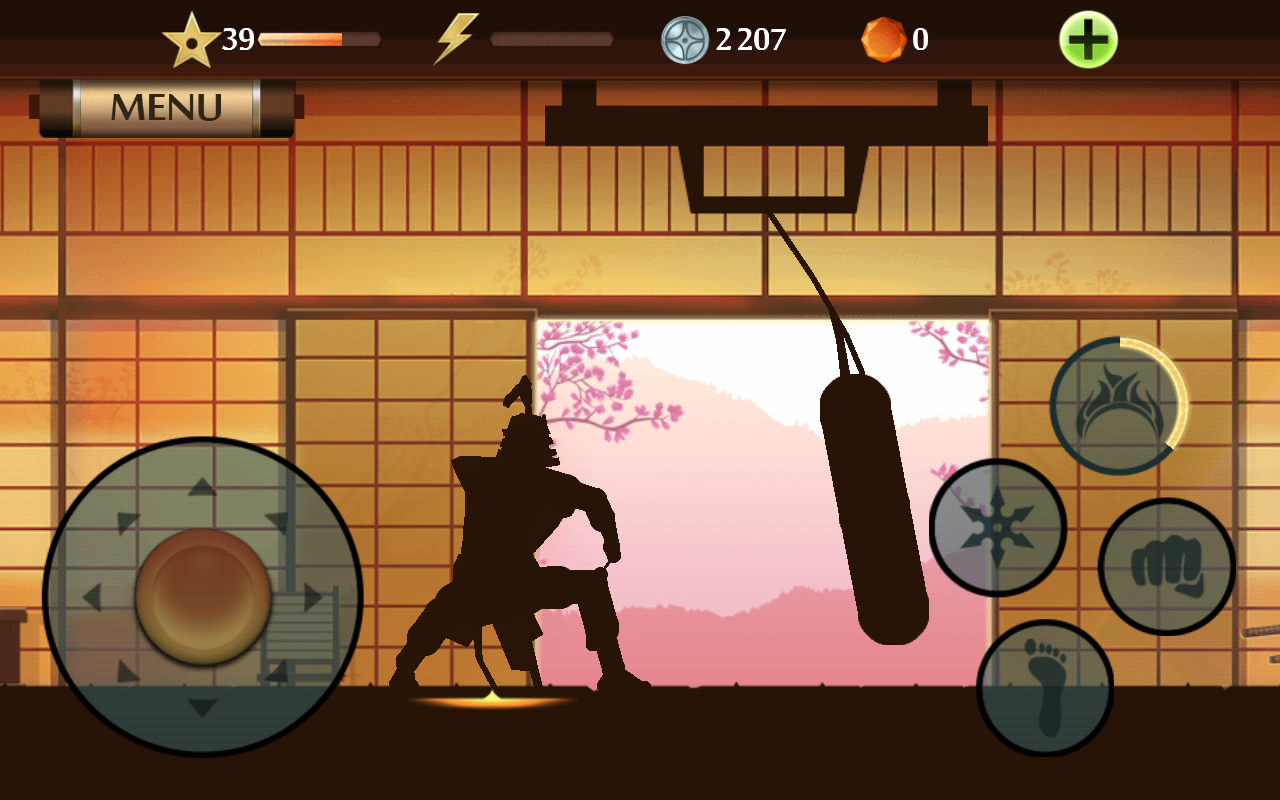Open the MENU scroll button
The height and width of the screenshot is (800, 1280).
click(x=166, y=107)
